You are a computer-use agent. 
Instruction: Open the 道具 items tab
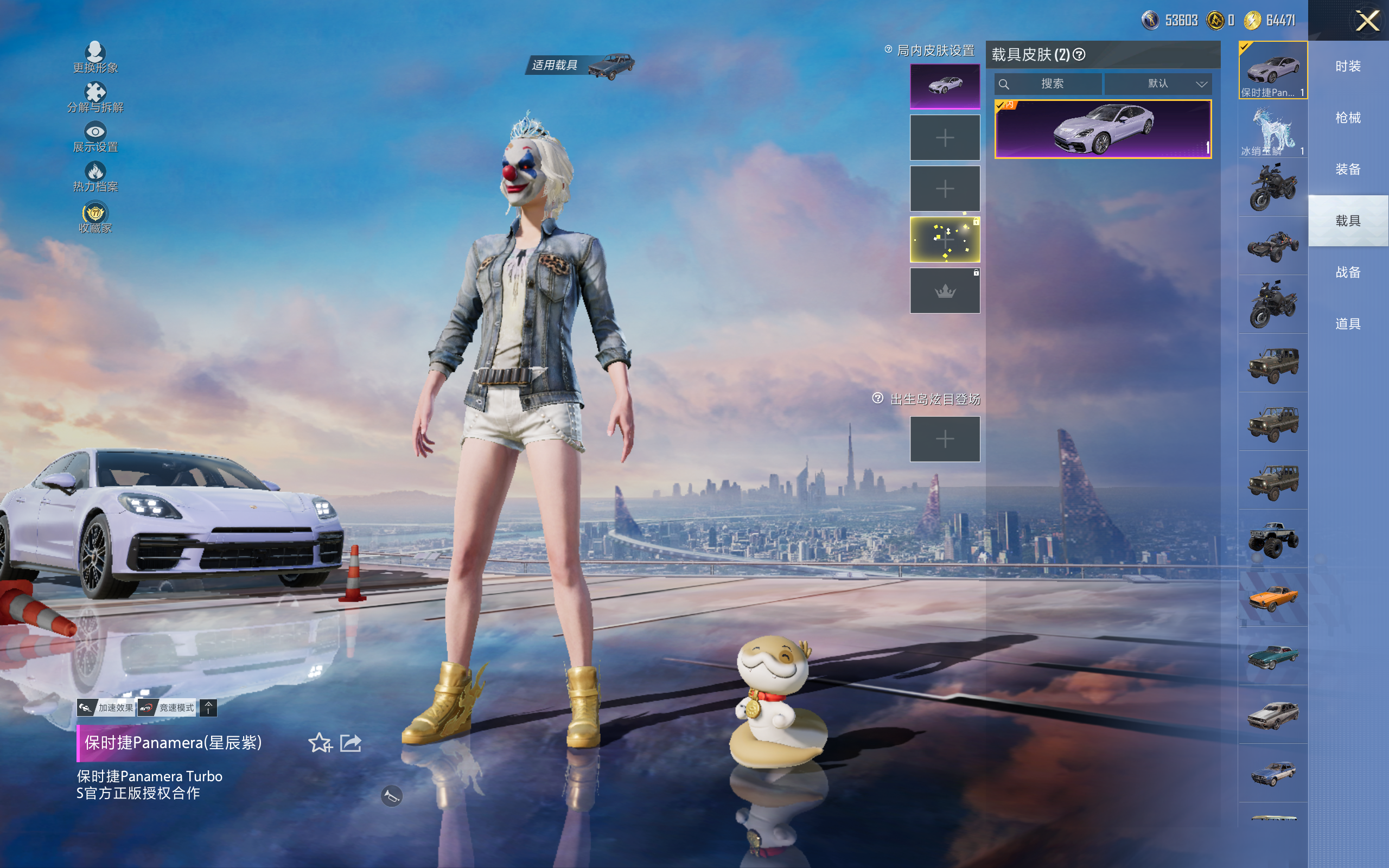click(1348, 324)
